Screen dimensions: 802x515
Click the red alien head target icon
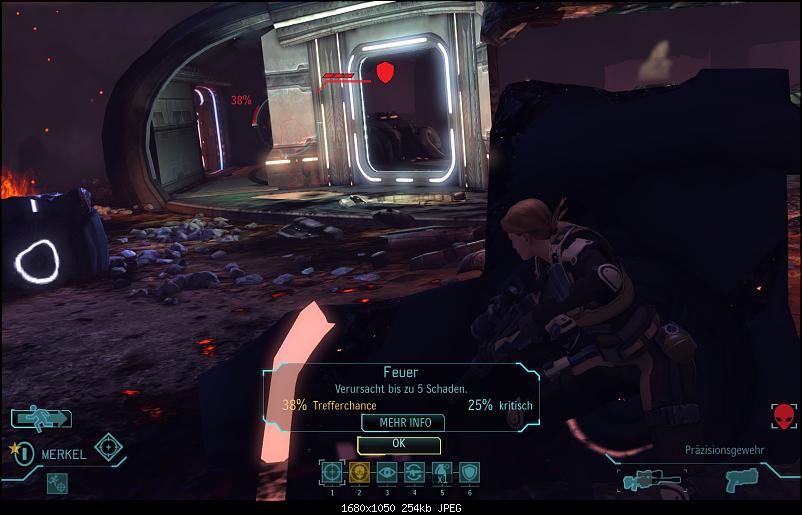(x=783, y=416)
